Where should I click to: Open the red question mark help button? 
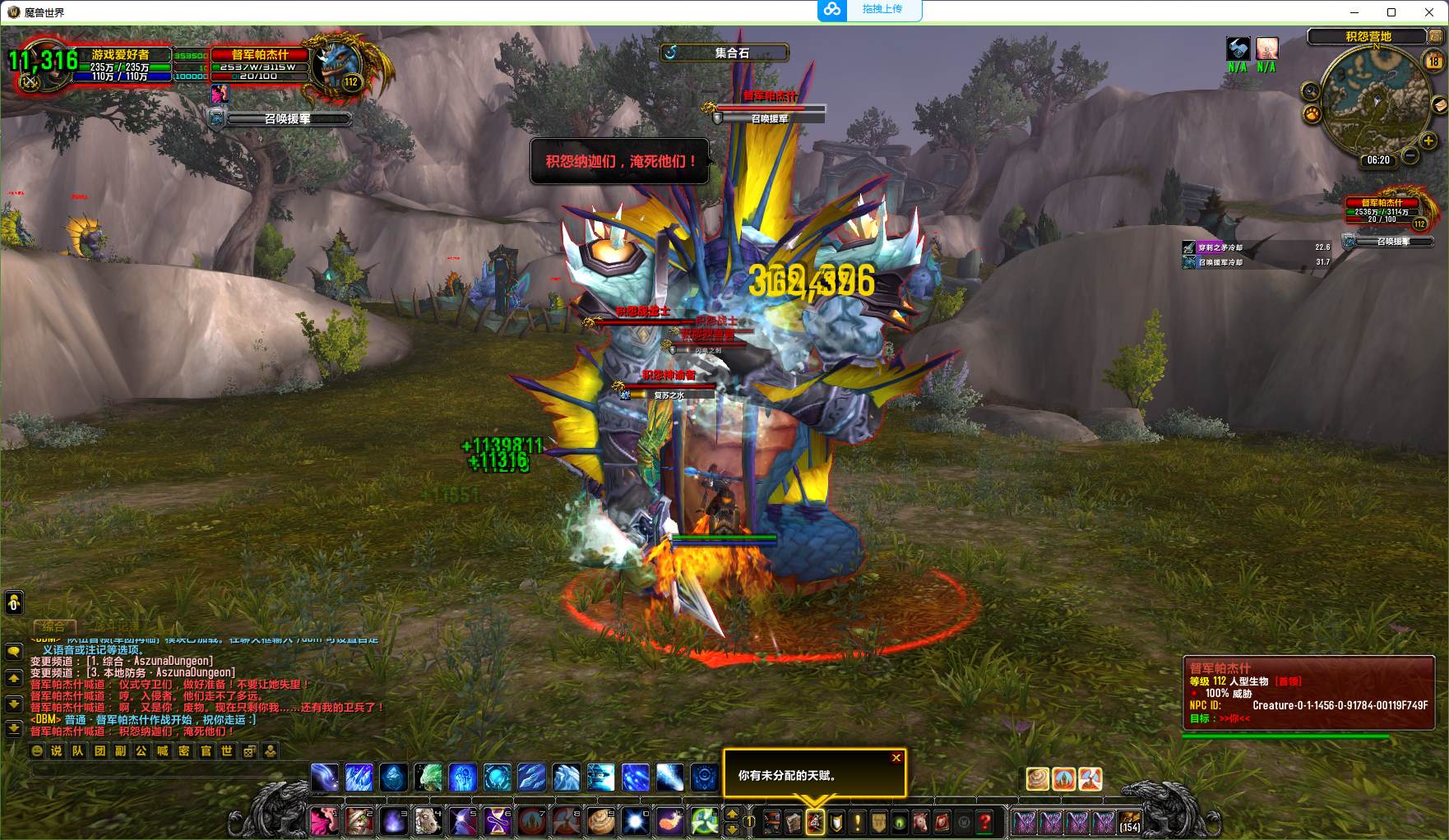click(x=985, y=821)
